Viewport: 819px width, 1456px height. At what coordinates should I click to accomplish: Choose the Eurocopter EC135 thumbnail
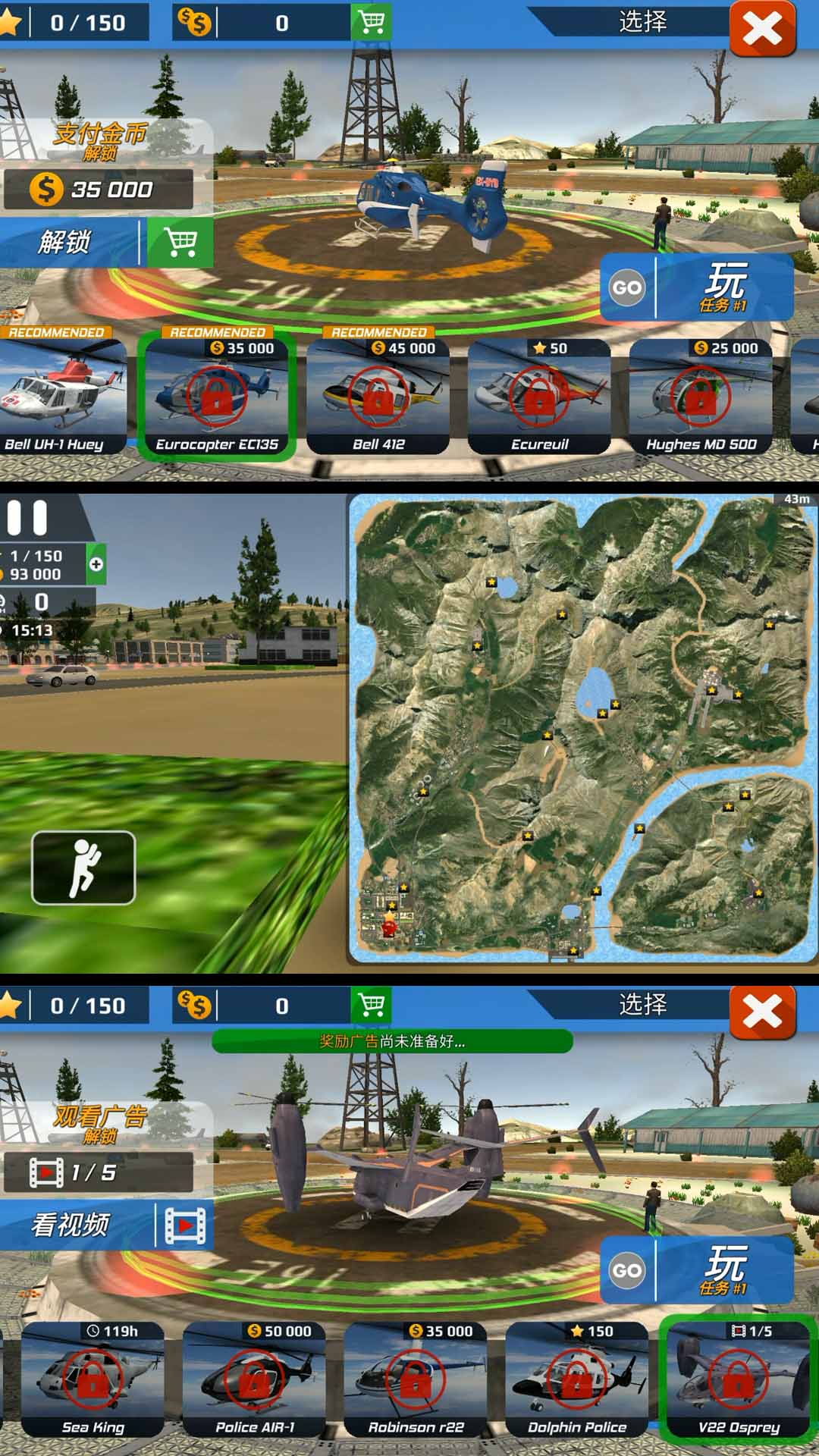(217, 396)
